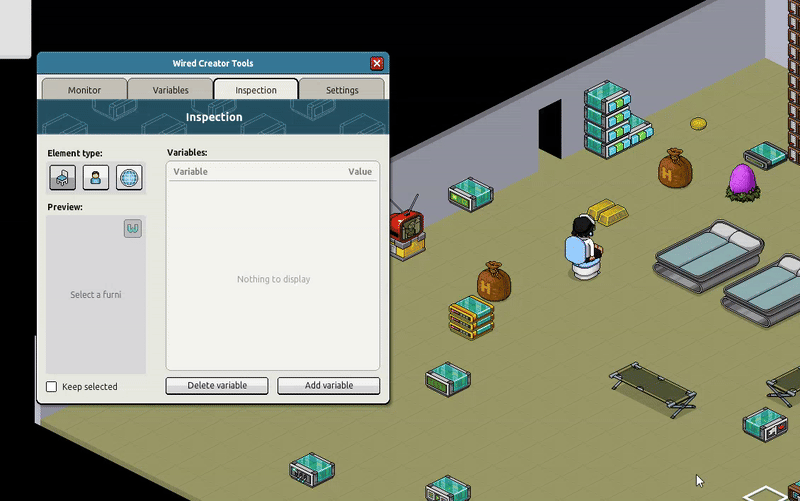Choose the furni element type
Image resolution: width=800 pixels, height=501 pixels.
click(62, 178)
